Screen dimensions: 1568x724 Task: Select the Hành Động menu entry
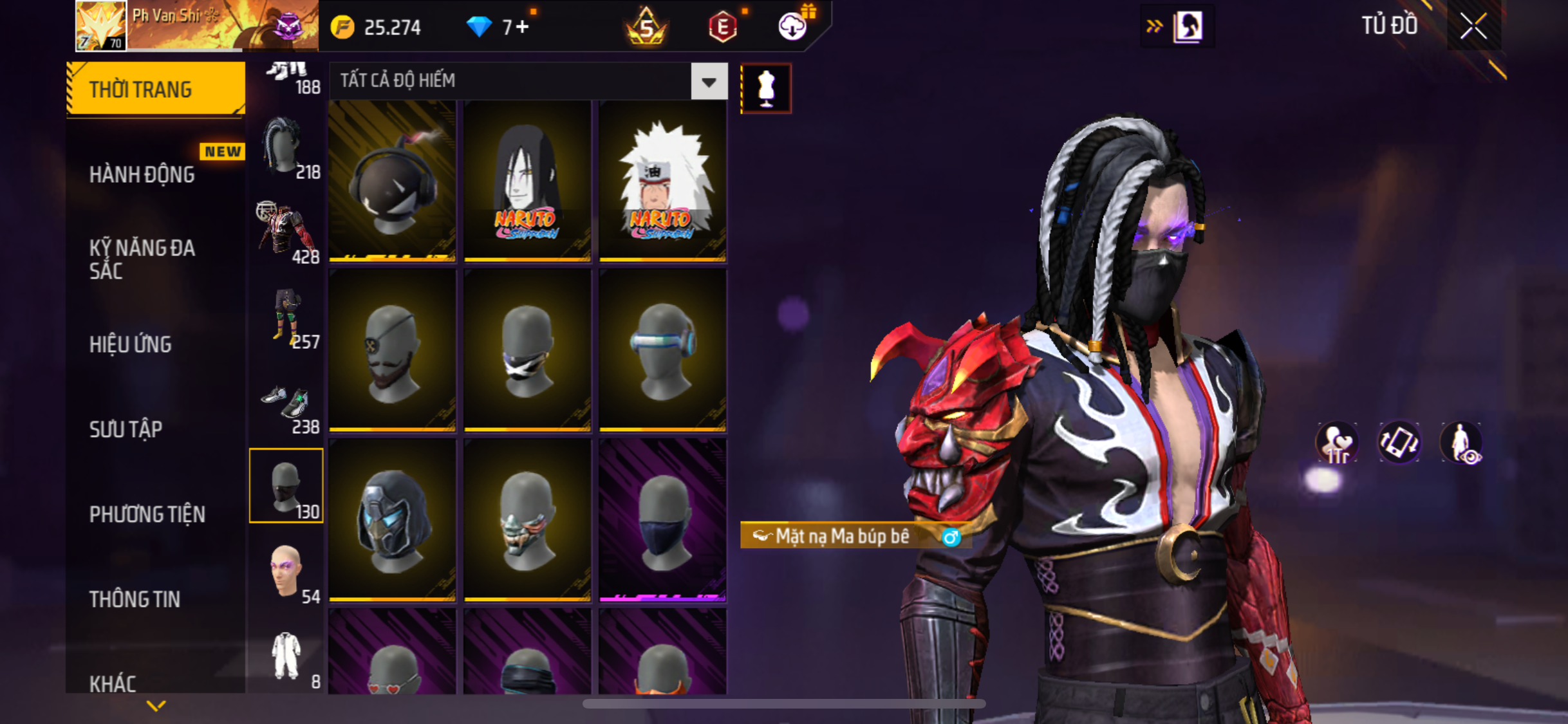pyautogui.click(x=142, y=174)
